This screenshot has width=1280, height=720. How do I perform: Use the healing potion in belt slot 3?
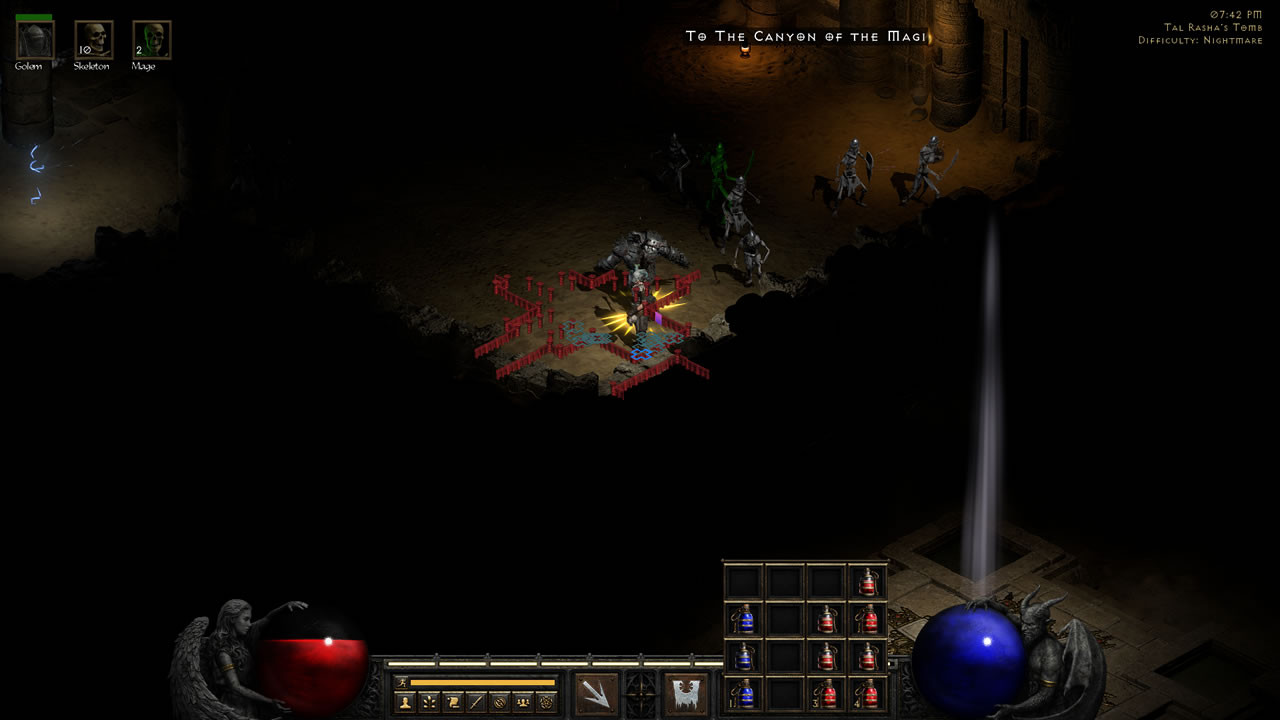pyautogui.click(x=826, y=693)
